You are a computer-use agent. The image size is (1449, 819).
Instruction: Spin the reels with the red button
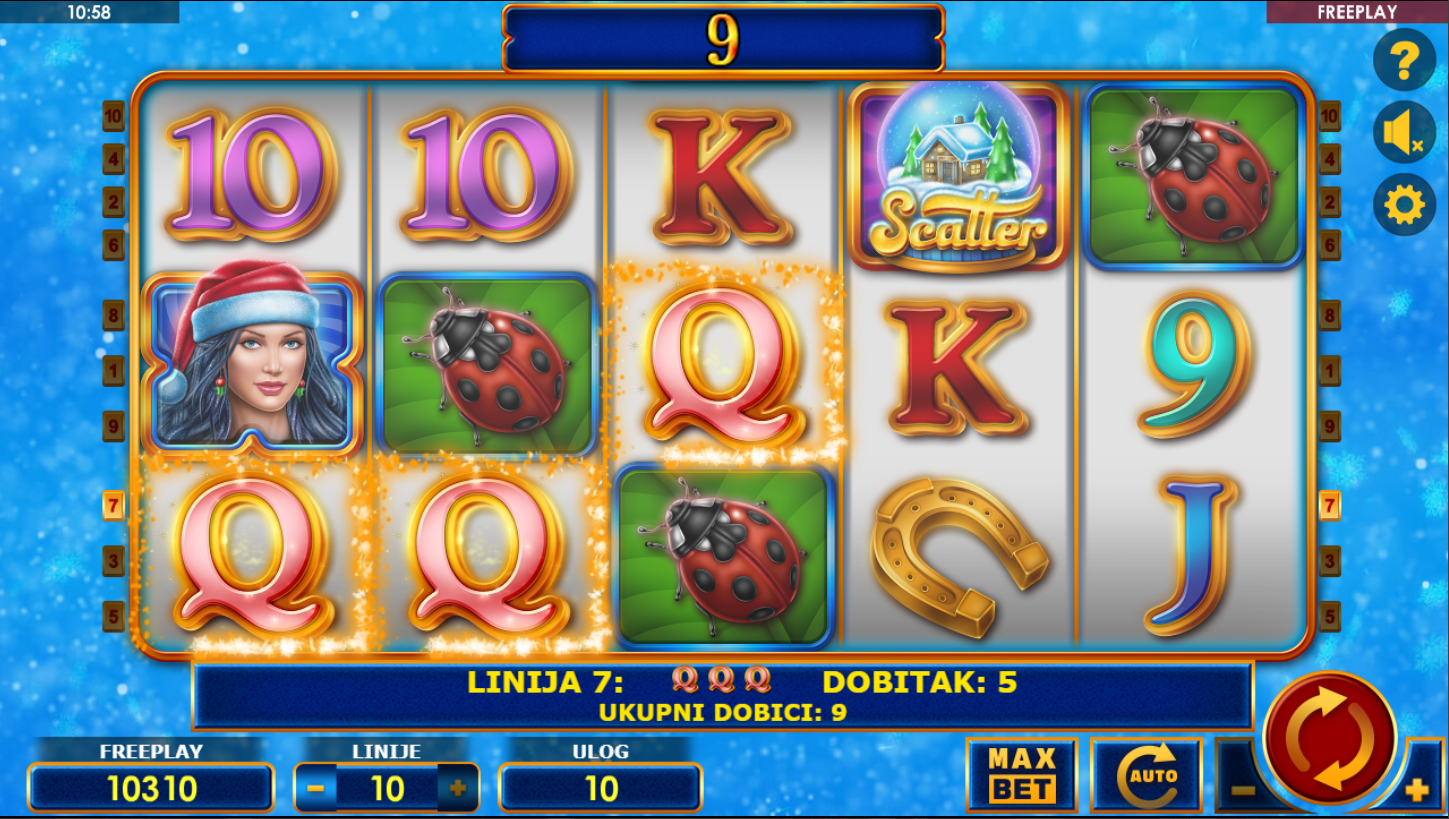[x=1330, y=738]
